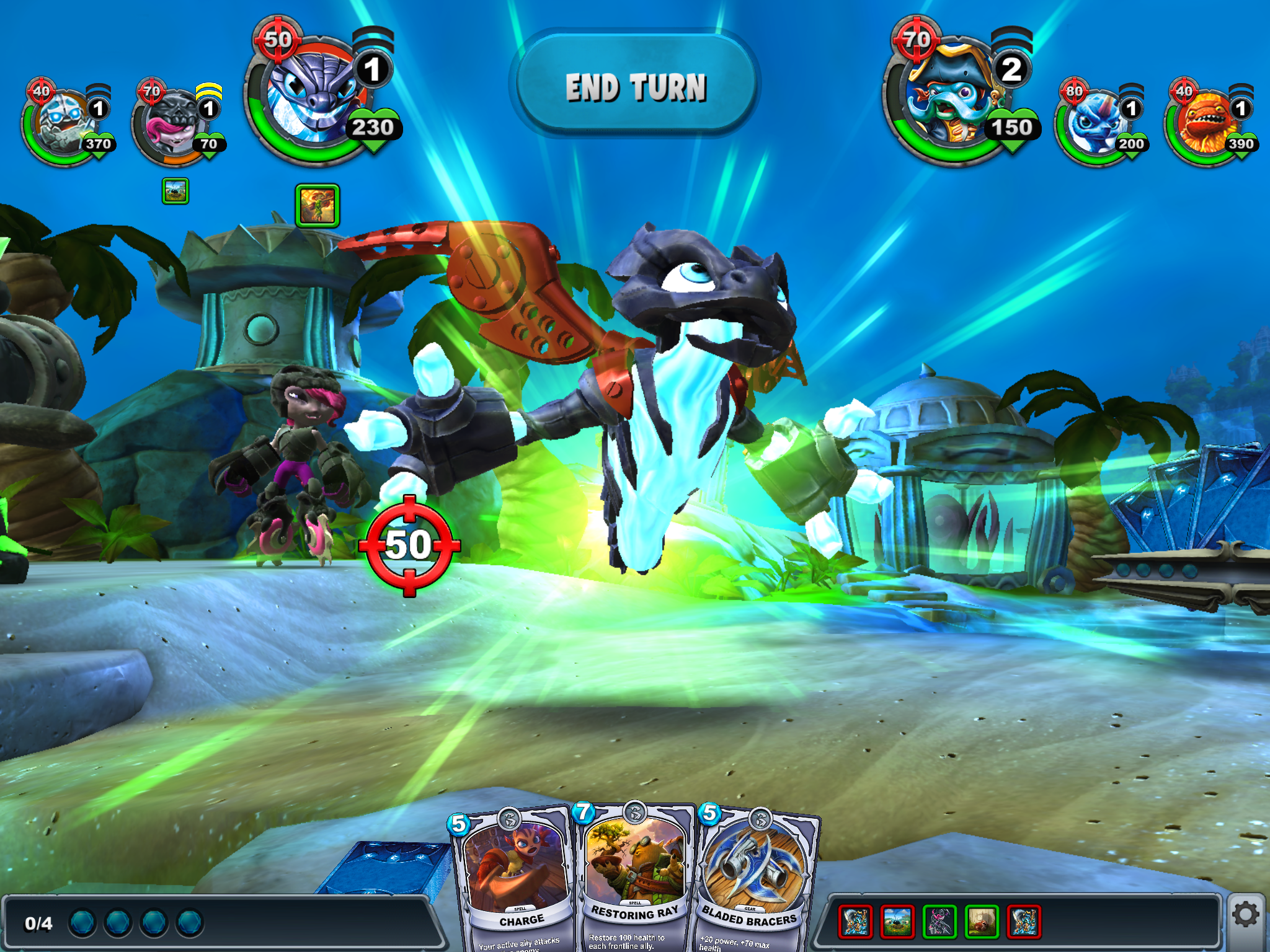View the red-bordered sheep field history entry
The image size is (1270, 952).
[x=897, y=921]
